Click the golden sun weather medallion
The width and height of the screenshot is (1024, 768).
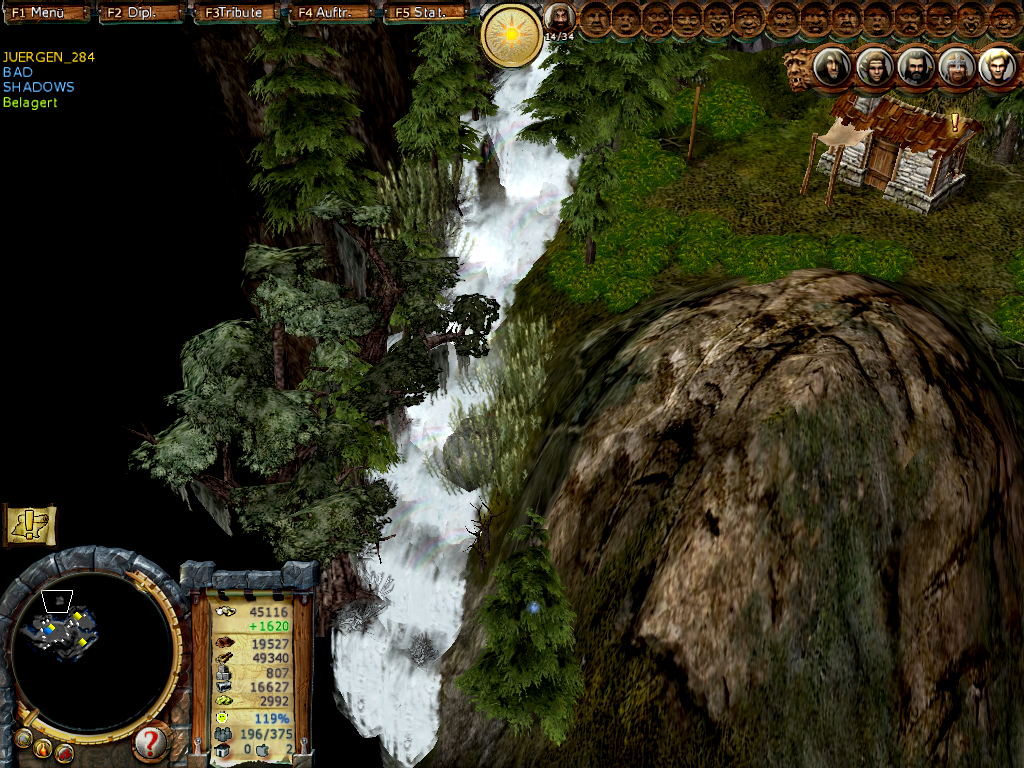coord(512,36)
